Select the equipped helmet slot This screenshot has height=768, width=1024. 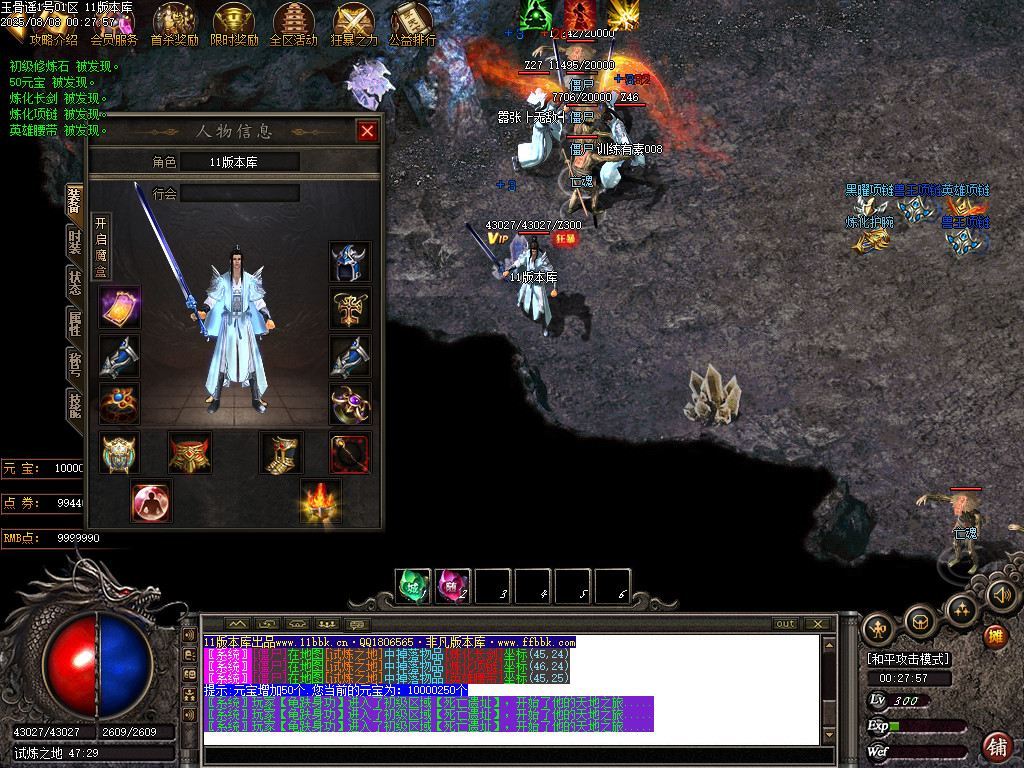[x=350, y=262]
